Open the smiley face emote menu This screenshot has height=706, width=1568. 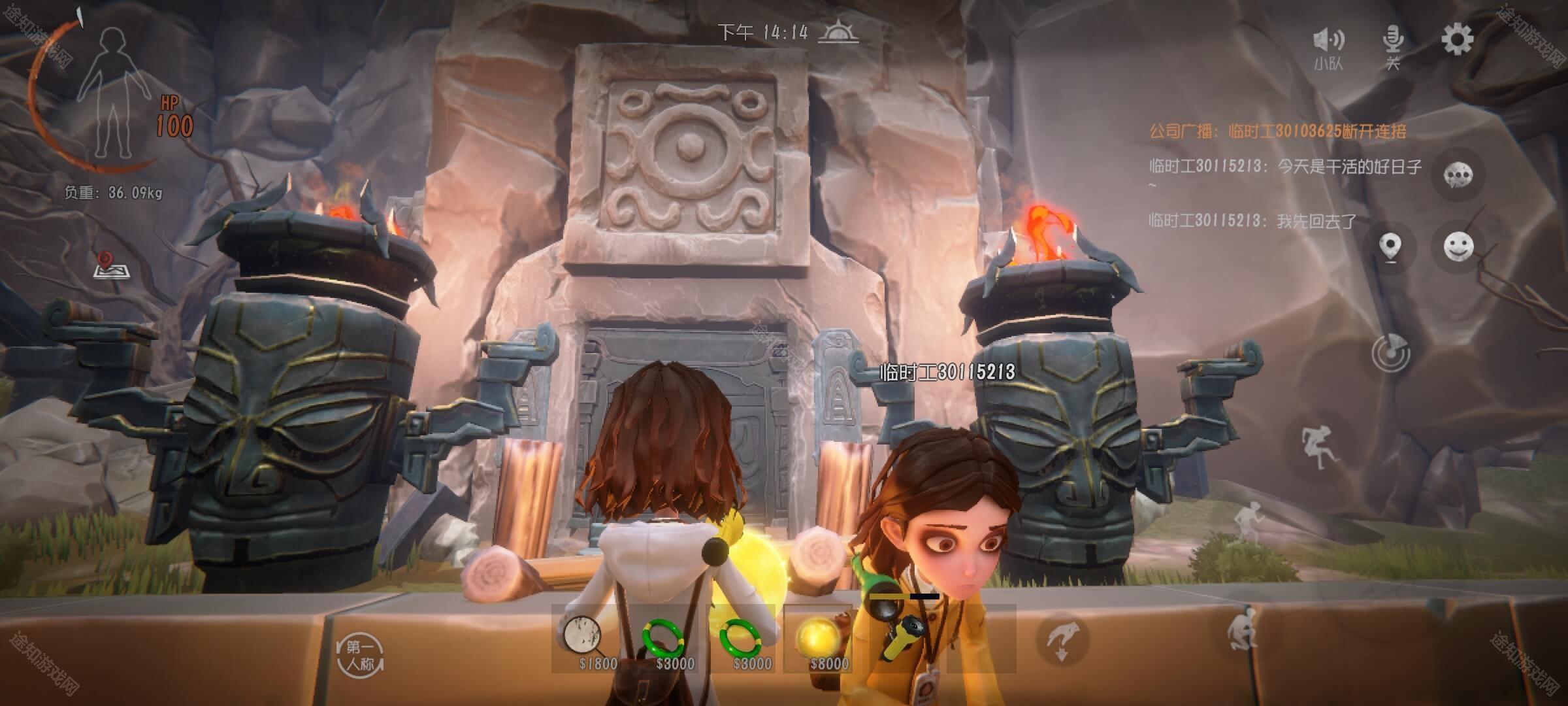(1458, 247)
